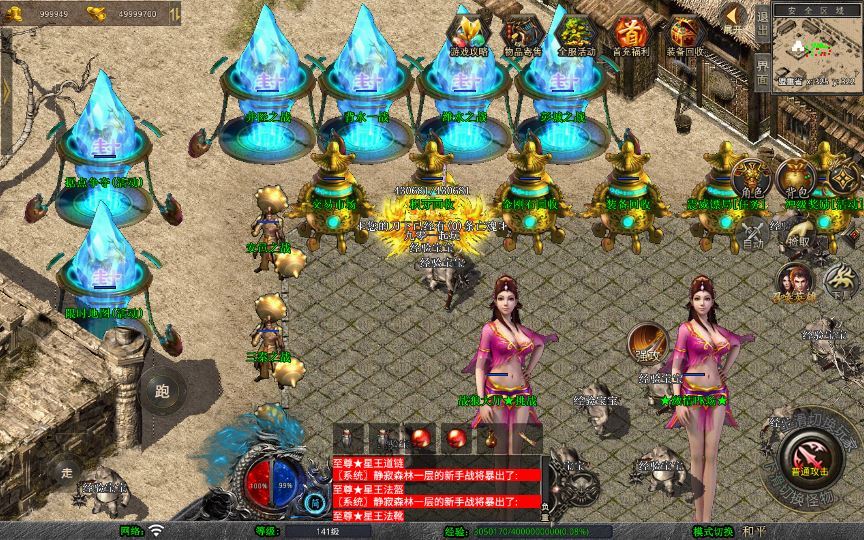Tap the 拾取 pickup button
Screen dimensions: 864x540
click(797, 236)
